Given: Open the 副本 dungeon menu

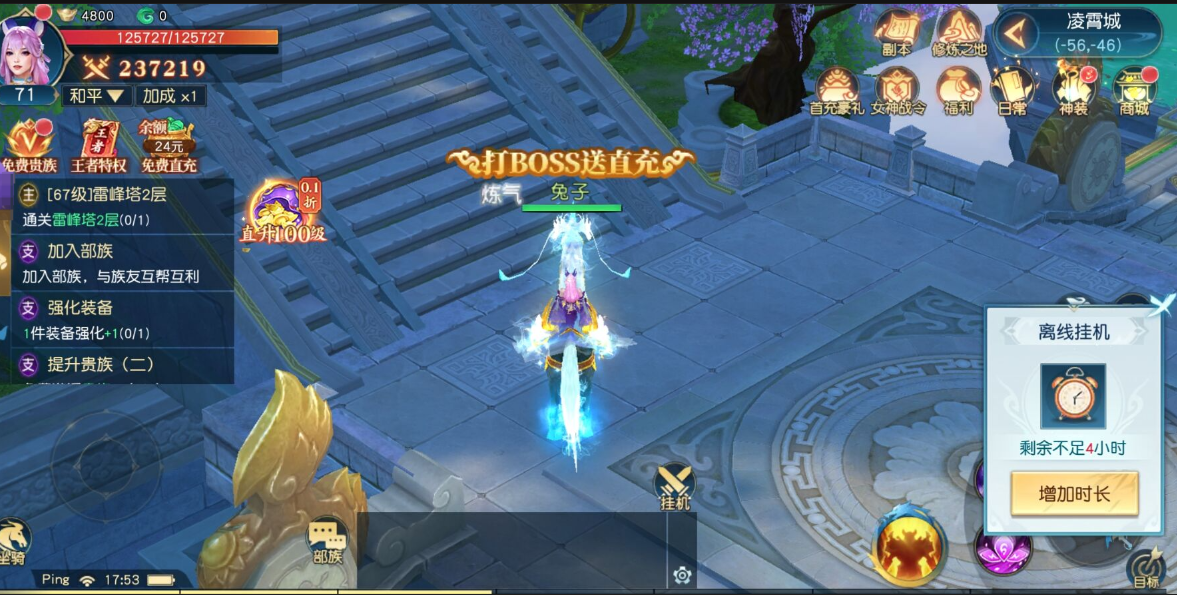Looking at the screenshot, I should (x=896, y=31).
